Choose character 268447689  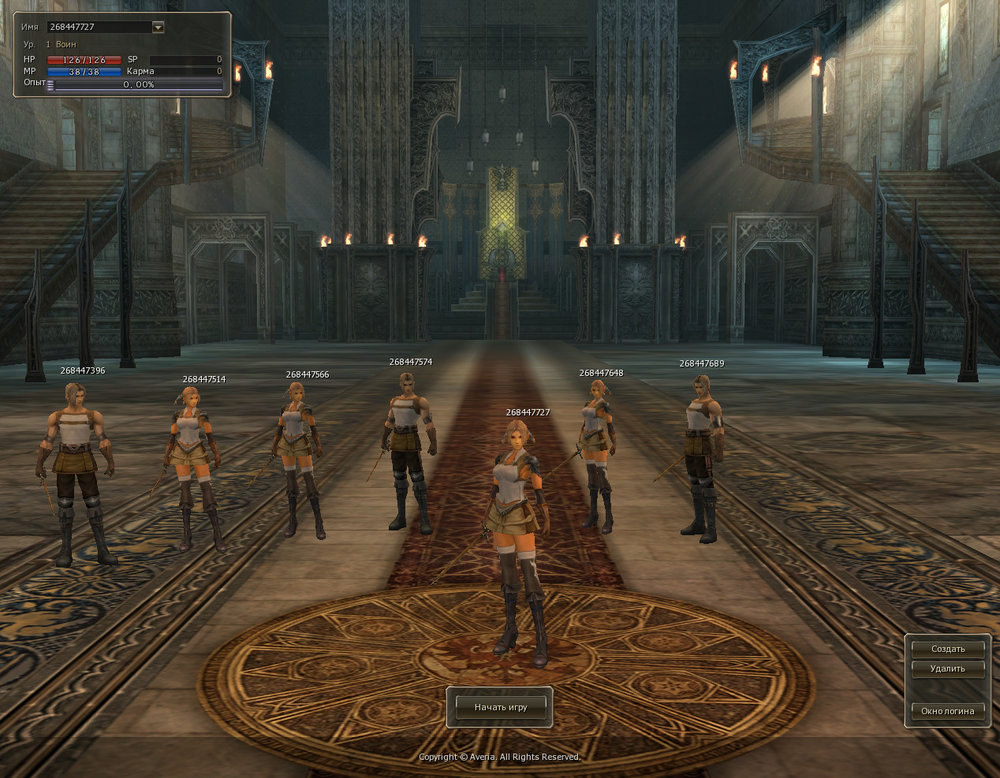[703, 455]
